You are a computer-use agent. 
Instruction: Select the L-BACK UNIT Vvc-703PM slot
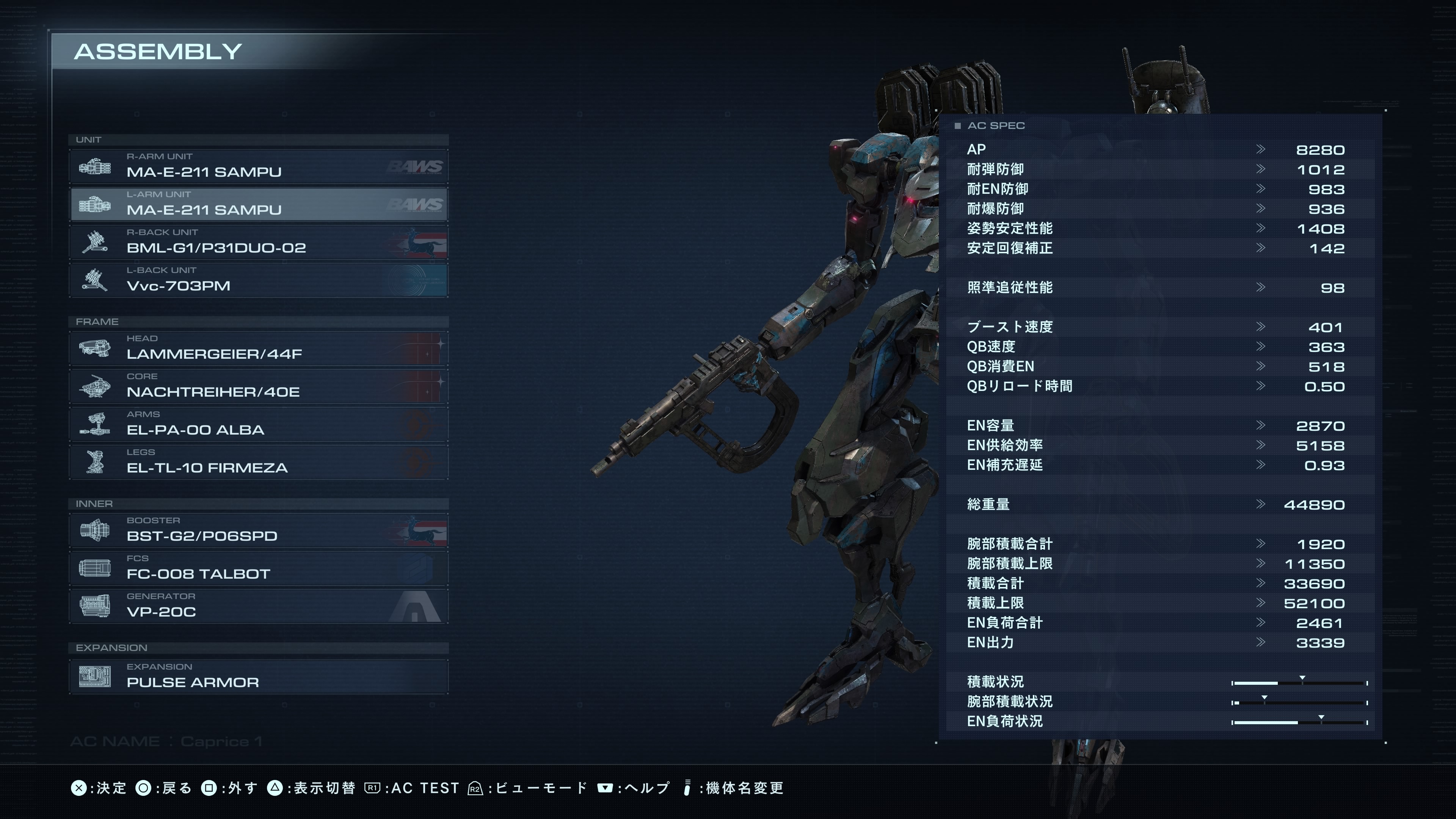point(258,280)
